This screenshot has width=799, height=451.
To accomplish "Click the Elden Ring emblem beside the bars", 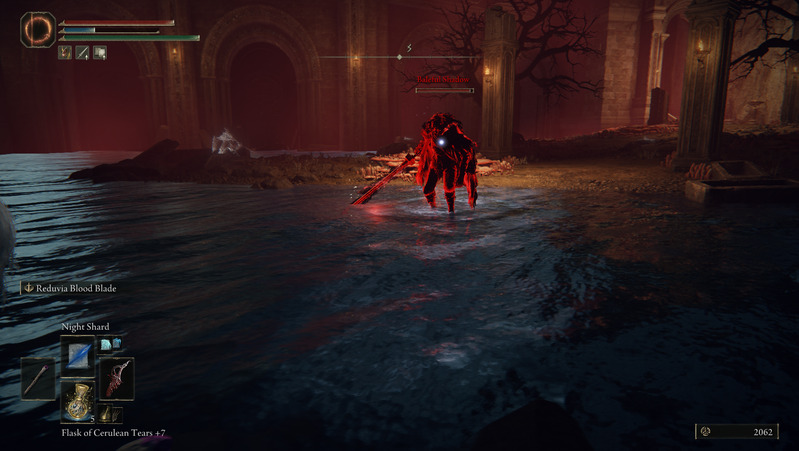I will pos(38,29).
